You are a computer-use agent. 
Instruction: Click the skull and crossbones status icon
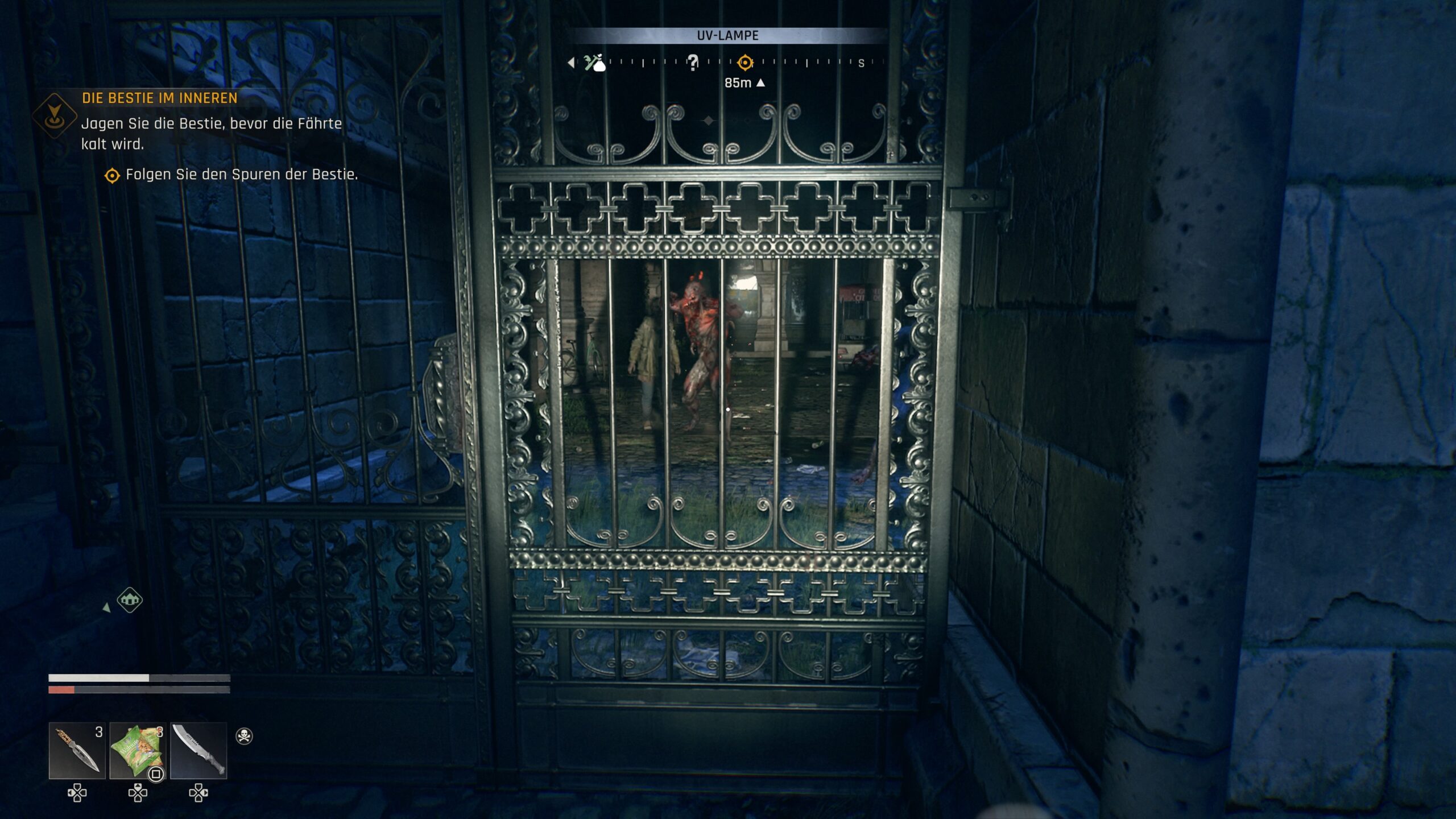pos(244,736)
